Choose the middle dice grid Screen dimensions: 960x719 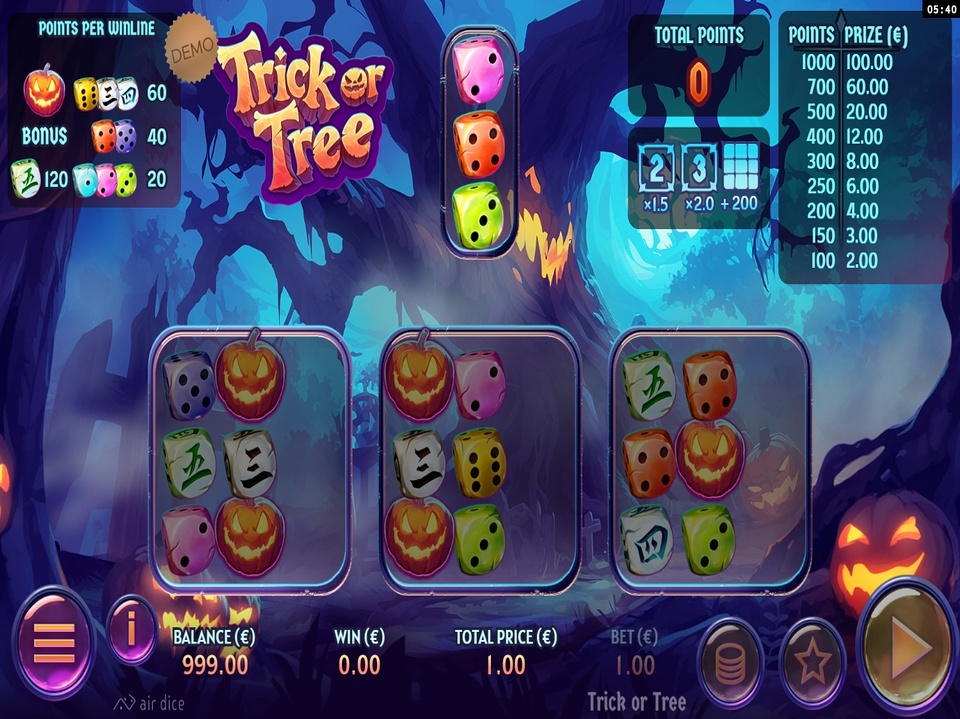point(480,460)
